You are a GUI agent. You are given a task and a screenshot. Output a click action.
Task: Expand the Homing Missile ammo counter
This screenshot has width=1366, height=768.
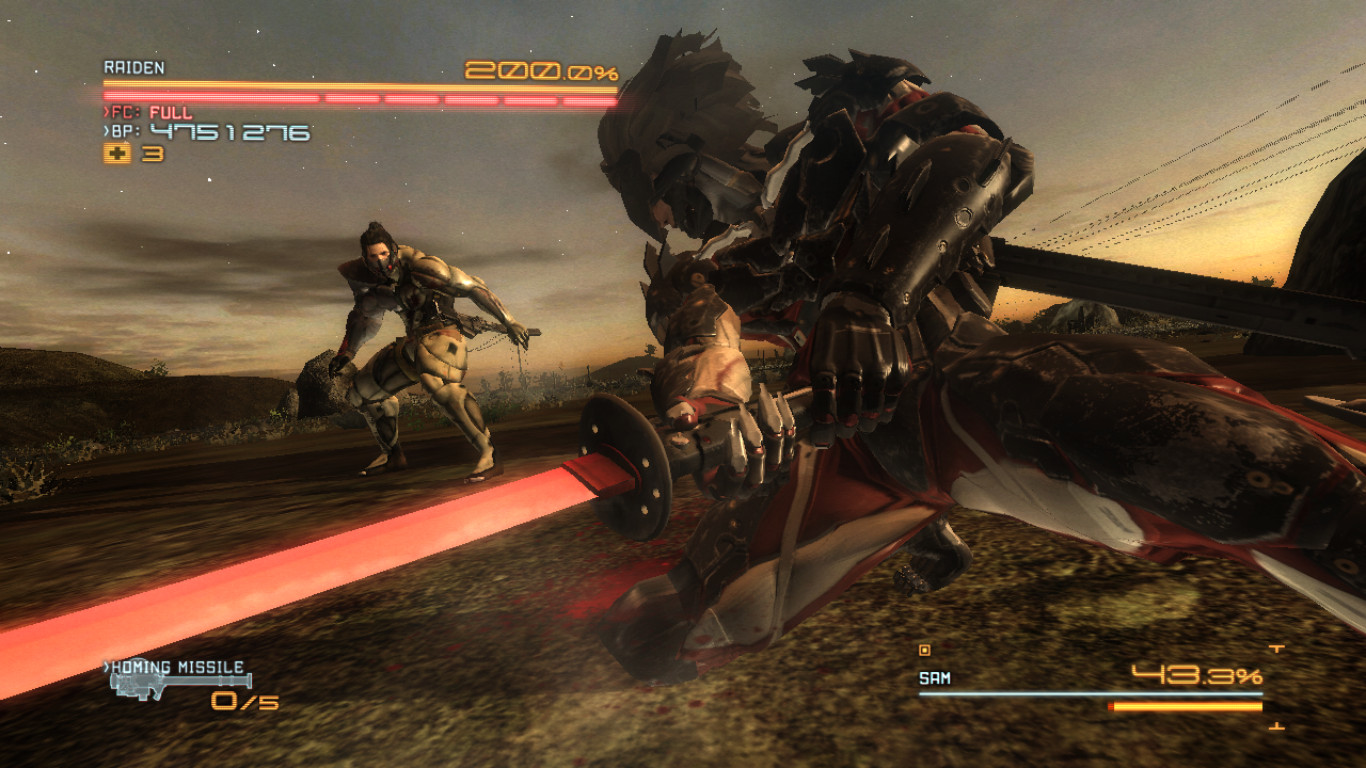244,701
